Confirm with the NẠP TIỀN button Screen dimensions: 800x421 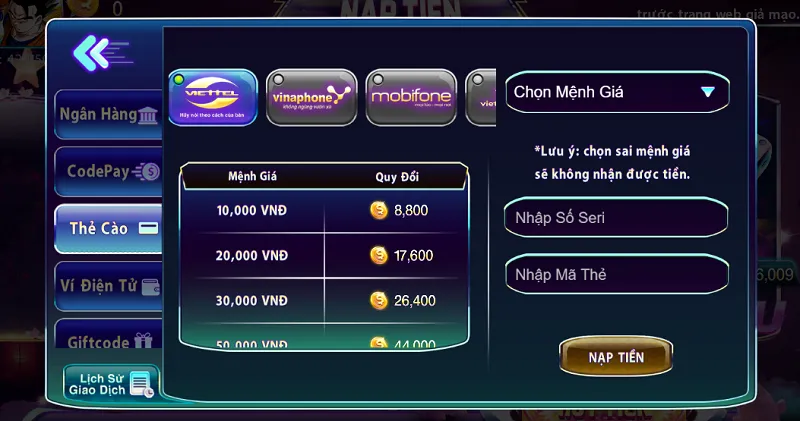(x=616, y=357)
